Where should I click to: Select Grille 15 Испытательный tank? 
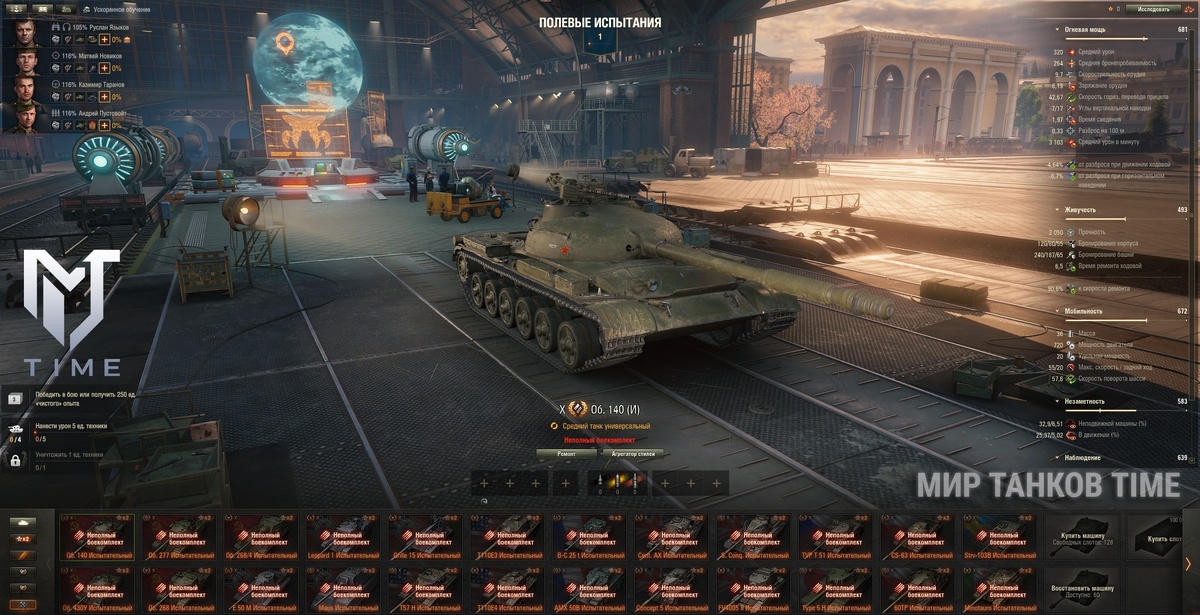(x=425, y=538)
